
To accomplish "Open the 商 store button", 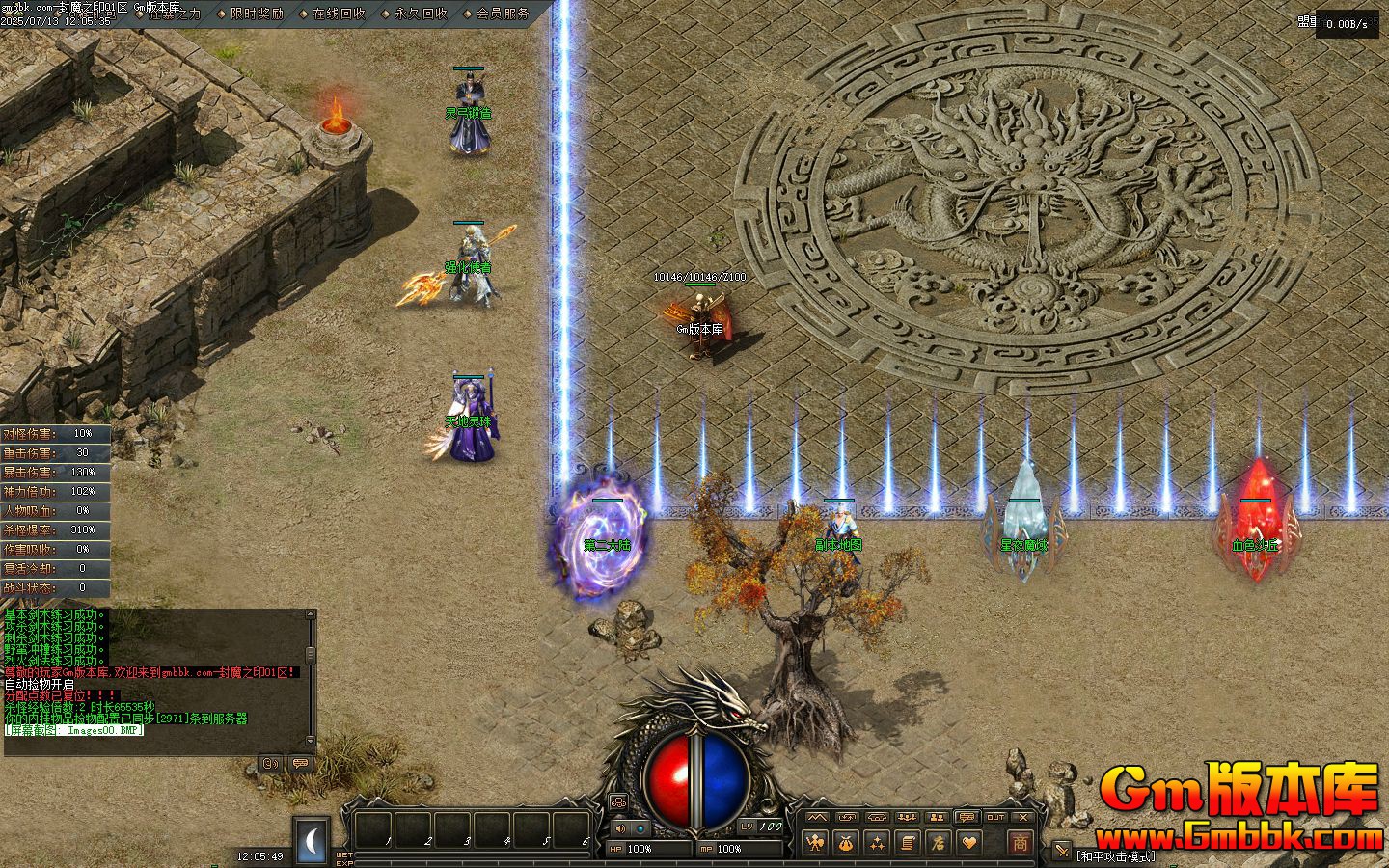I will 1020,841.
